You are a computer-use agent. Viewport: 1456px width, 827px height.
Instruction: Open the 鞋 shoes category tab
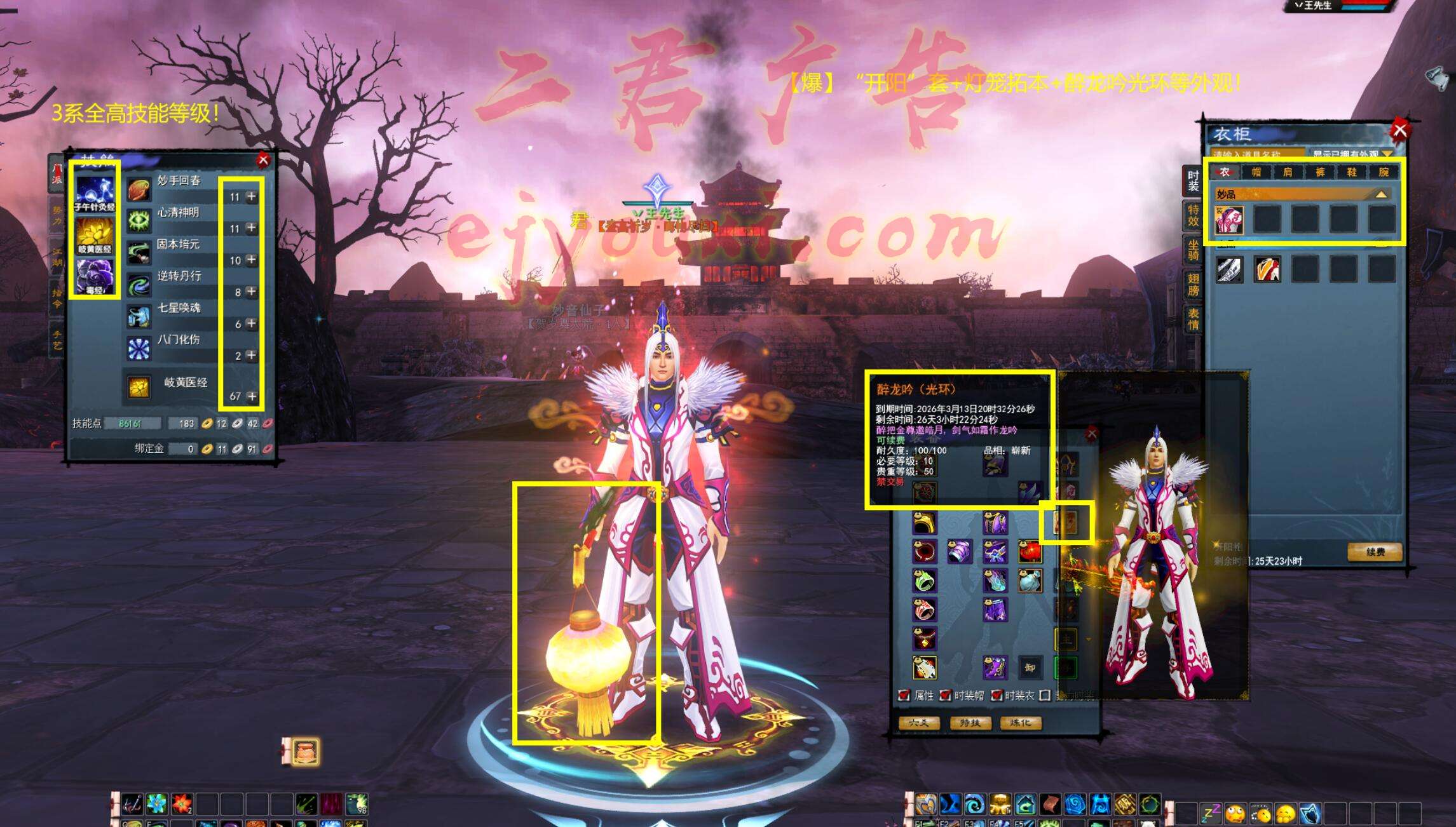1352,171
